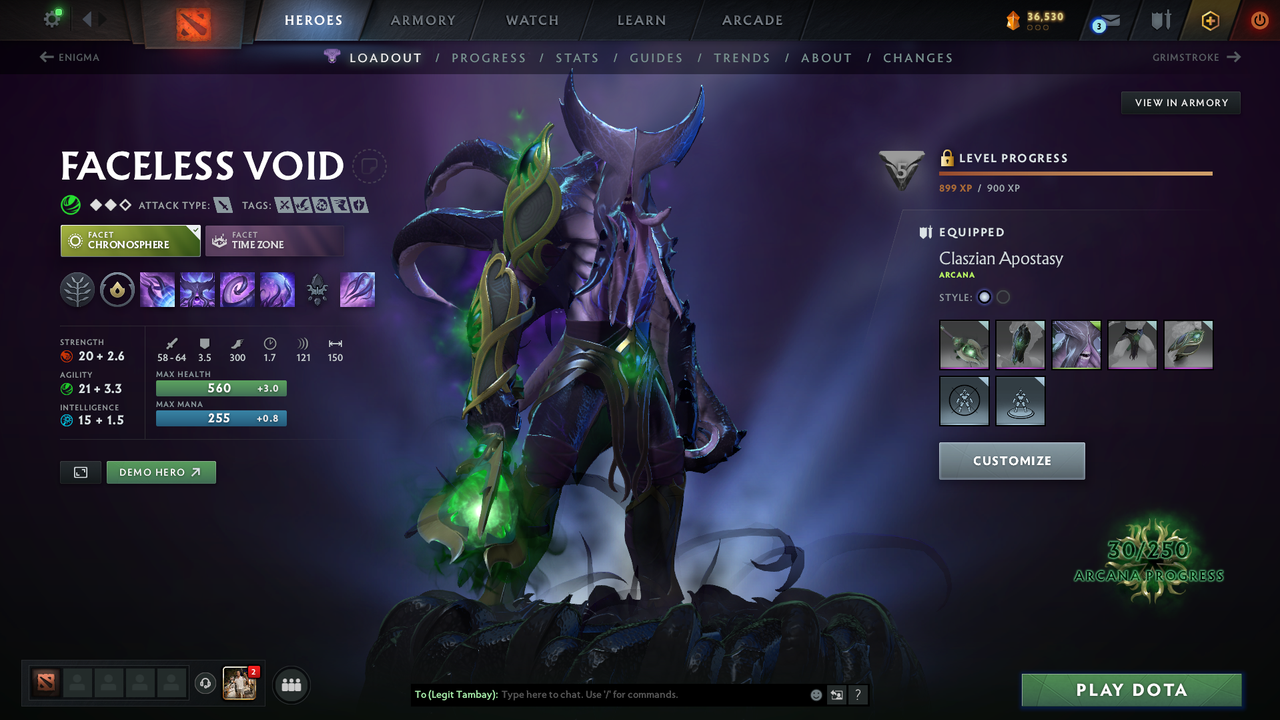Open the chat channel selector near the chatbox
This screenshot has width=1280, height=720.
pyautogui.click(x=836, y=694)
